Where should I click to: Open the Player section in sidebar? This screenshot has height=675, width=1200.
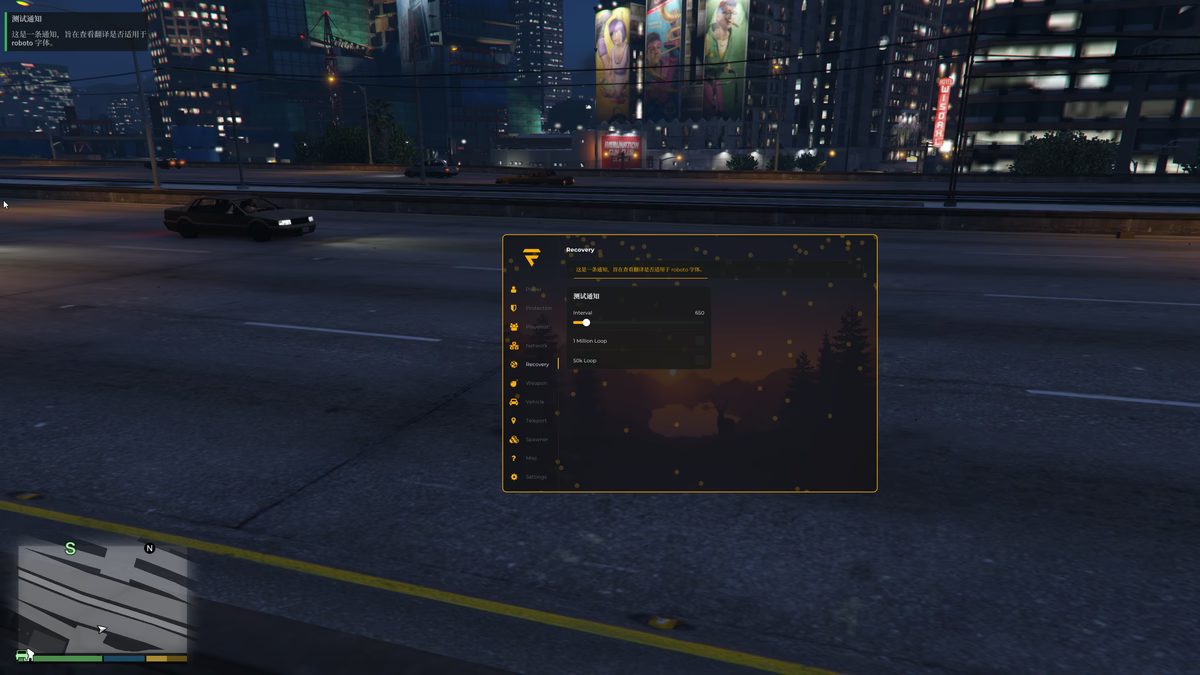[533, 289]
